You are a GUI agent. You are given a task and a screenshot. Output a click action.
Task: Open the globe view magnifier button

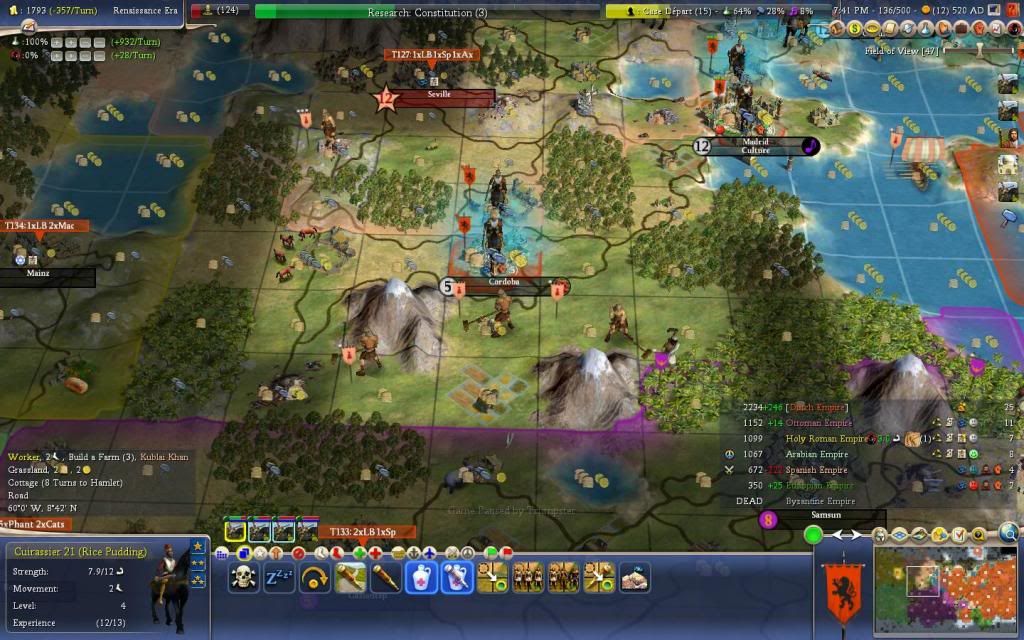[1008, 533]
